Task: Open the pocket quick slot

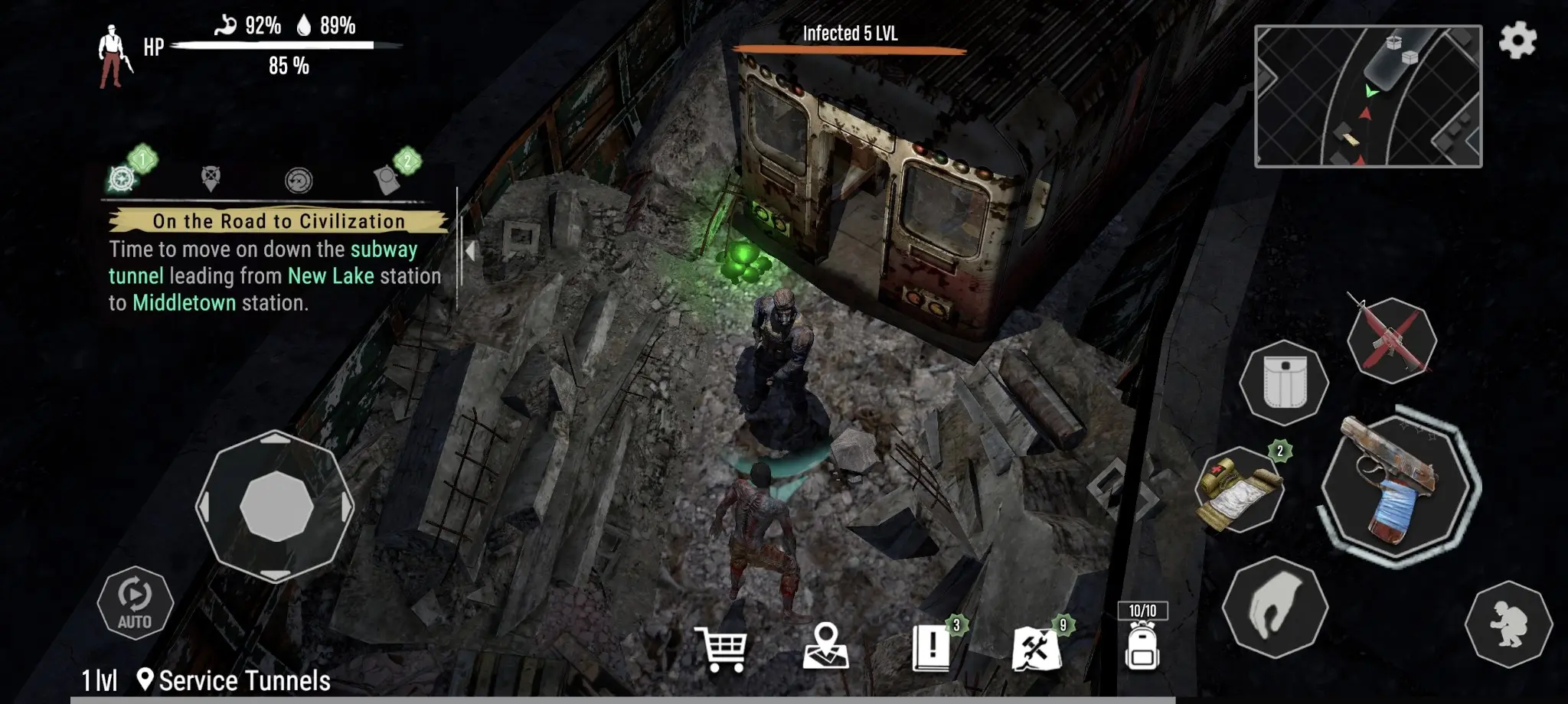Action: pyautogui.click(x=1285, y=383)
